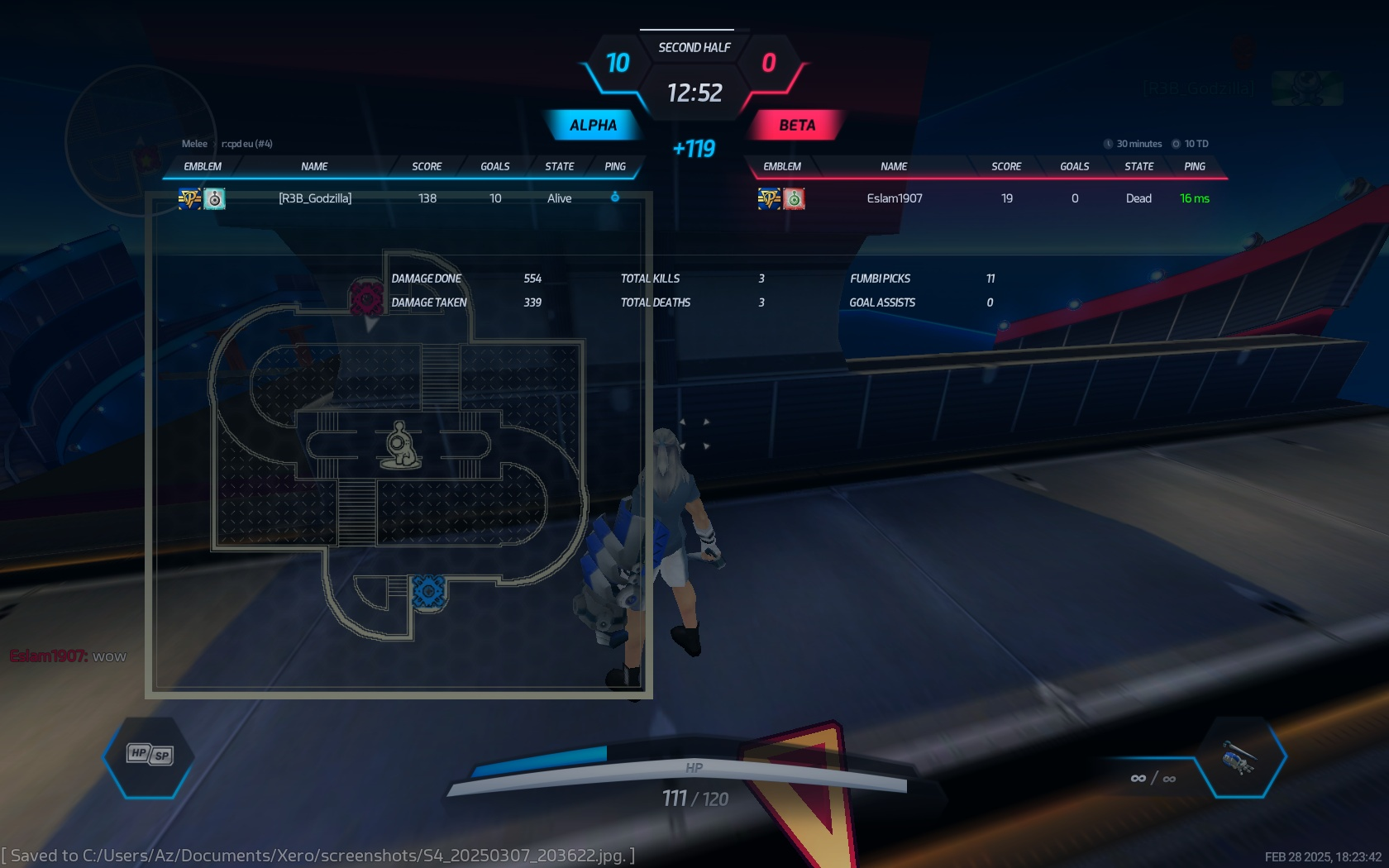This screenshot has width=1389, height=868.
Task: Click the blue goal marker on map
Action: click(428, 592)
